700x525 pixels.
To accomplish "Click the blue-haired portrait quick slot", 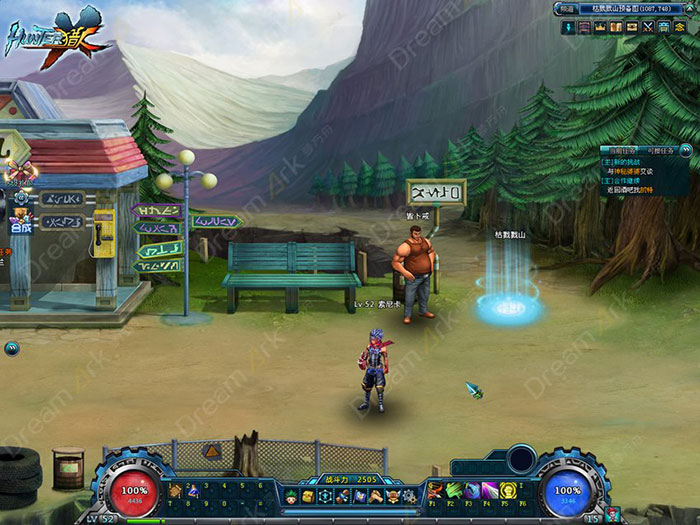I will pyautogui.click(x=191, y=490).
